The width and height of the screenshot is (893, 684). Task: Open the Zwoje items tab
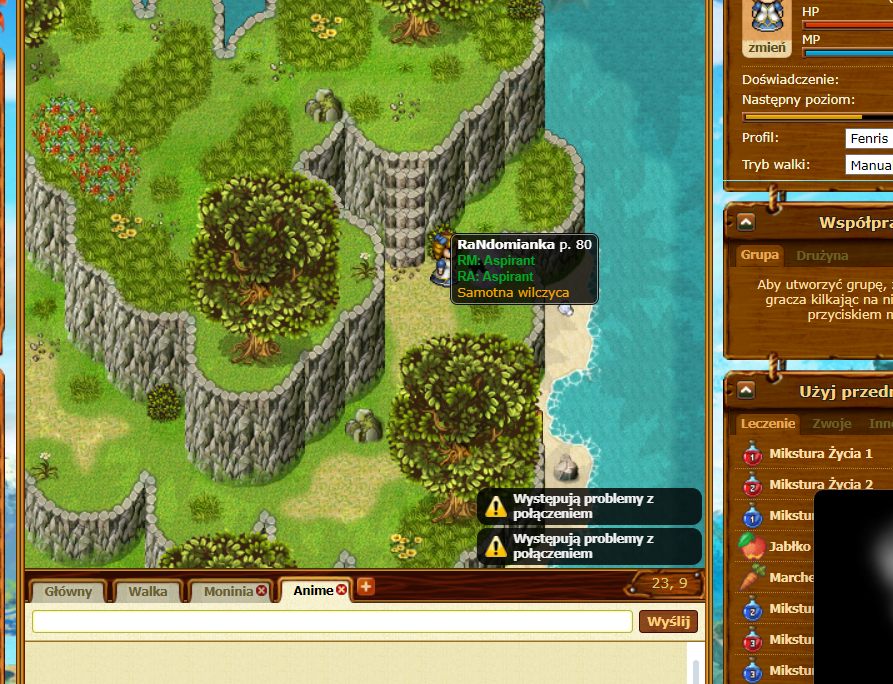click(832, 424)
